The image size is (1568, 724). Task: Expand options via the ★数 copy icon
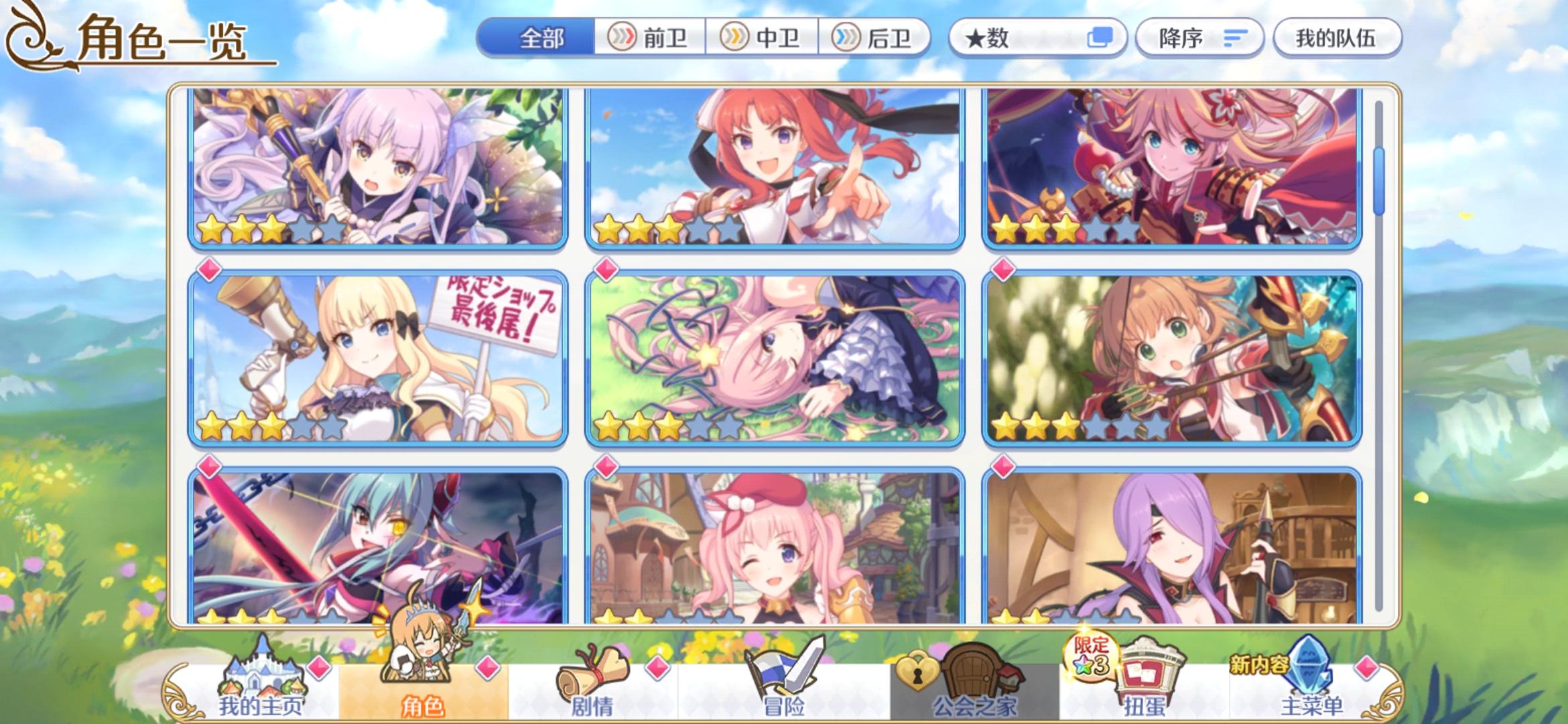coord(1104,38)
